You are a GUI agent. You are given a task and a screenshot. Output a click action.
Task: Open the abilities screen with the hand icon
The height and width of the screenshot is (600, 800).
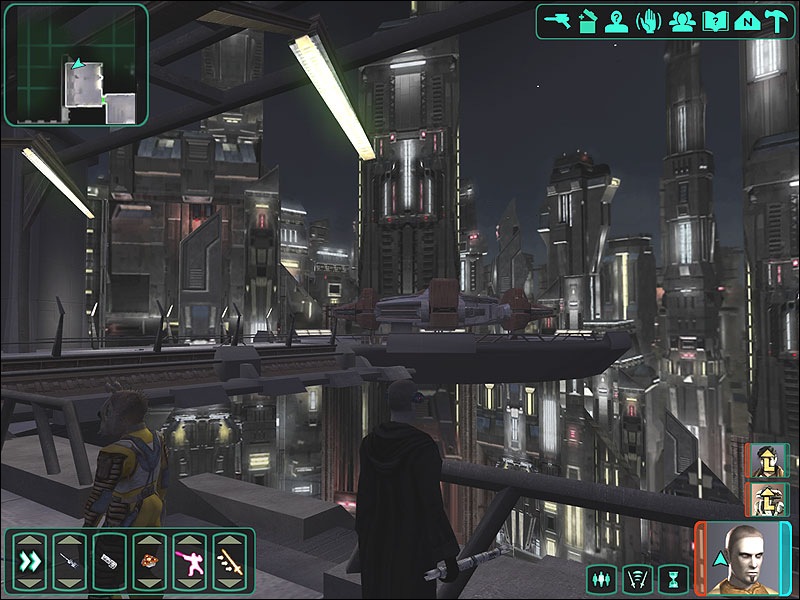click(651, 20)
